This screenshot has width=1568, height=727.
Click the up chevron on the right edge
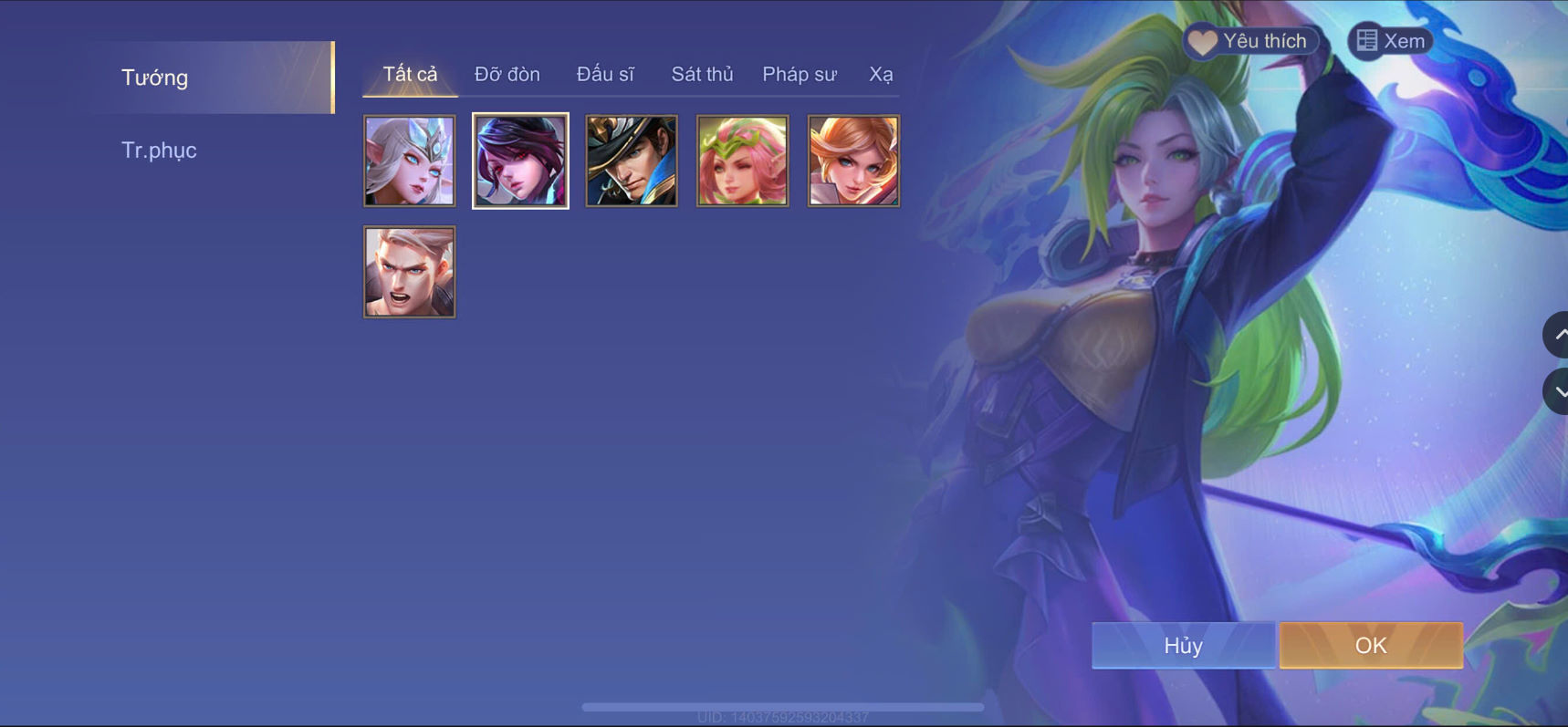click(1560, 335)
